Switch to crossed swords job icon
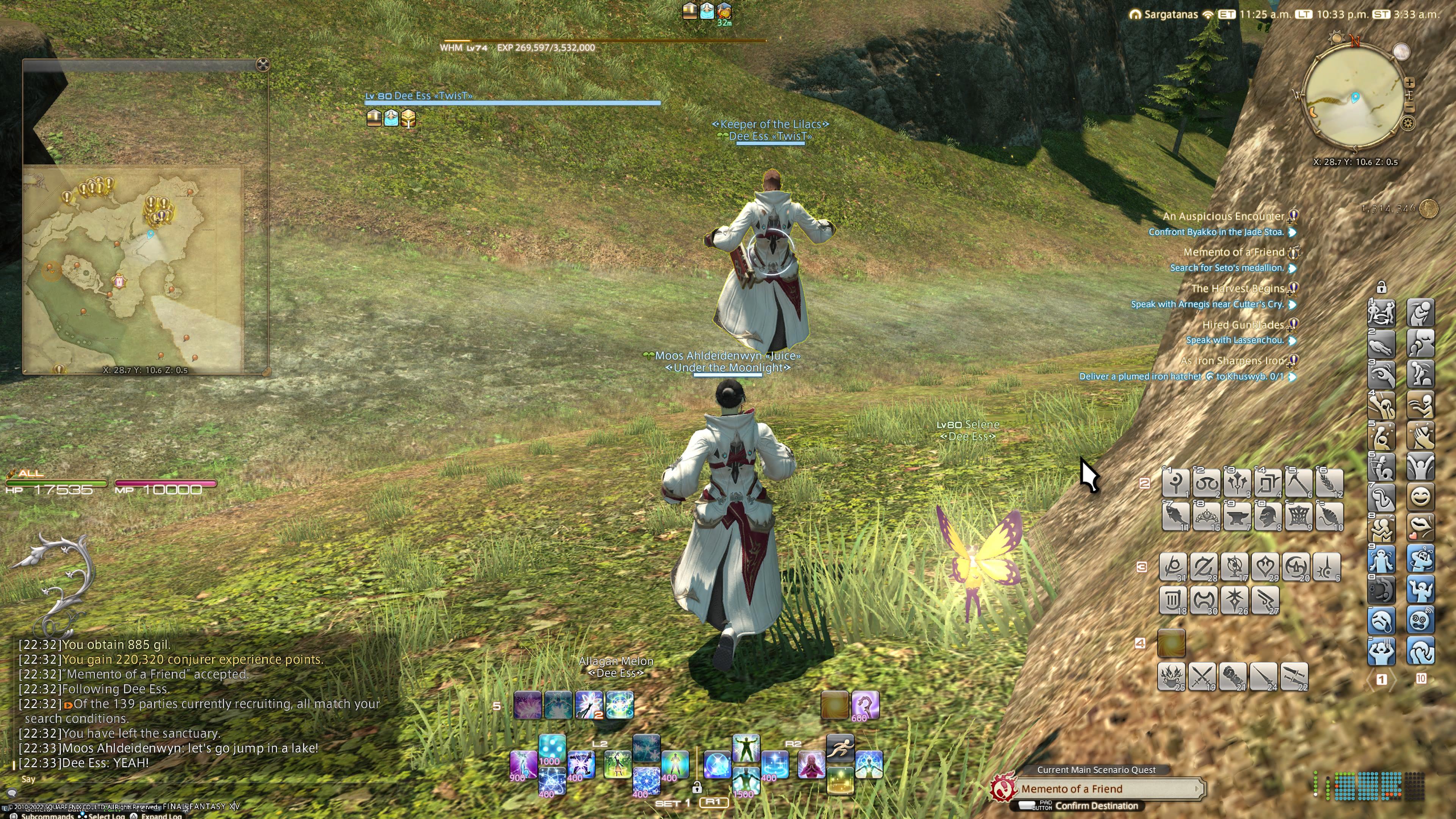This screenshot has height=819, width=1456. pyautogui.click(x=1202, y=676)
